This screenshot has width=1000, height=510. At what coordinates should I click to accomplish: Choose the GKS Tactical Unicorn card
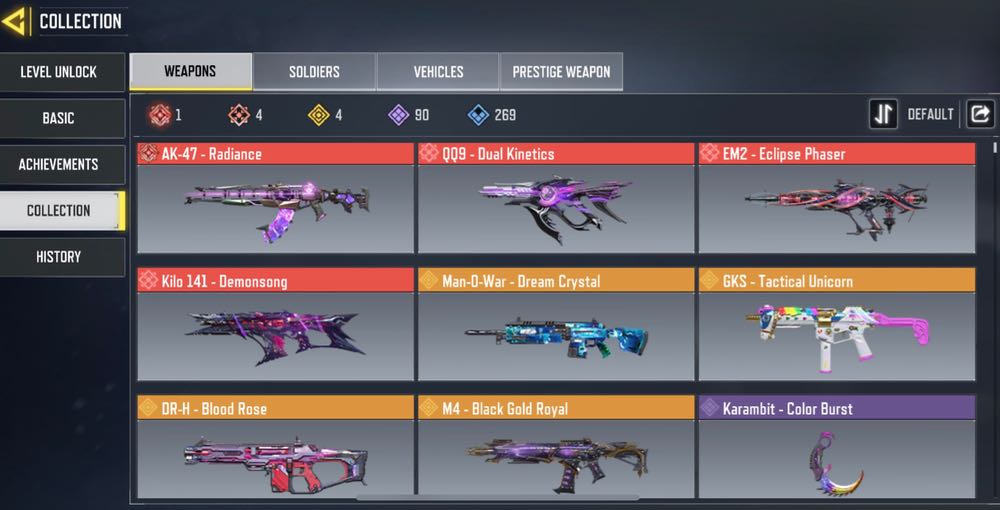point(835,325)
